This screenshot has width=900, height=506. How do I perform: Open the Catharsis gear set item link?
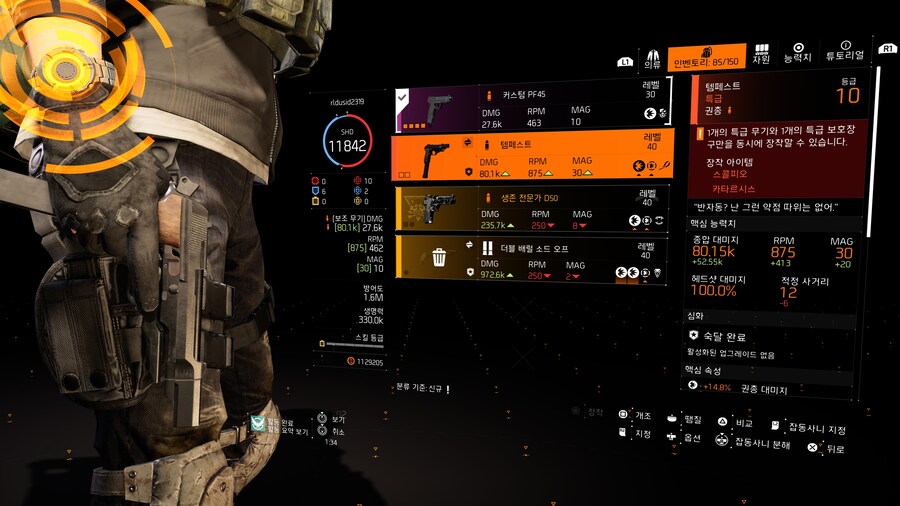[733, 188]
